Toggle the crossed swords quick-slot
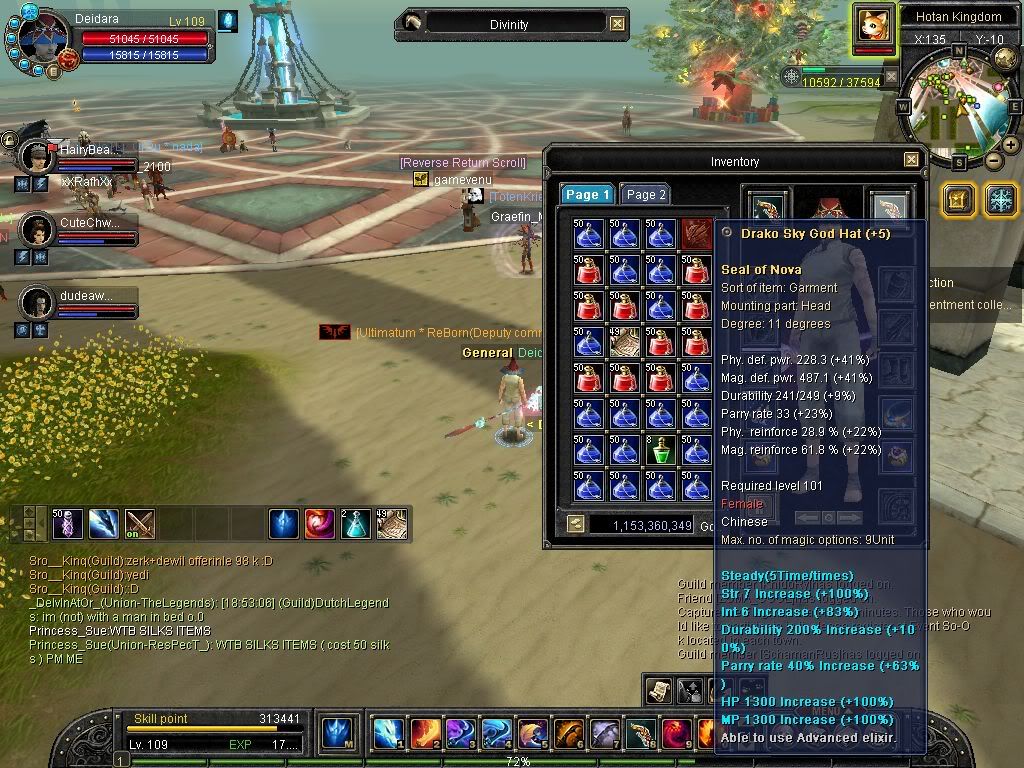The width and height of the screenshot is (1024, 768). coord(140,523)
